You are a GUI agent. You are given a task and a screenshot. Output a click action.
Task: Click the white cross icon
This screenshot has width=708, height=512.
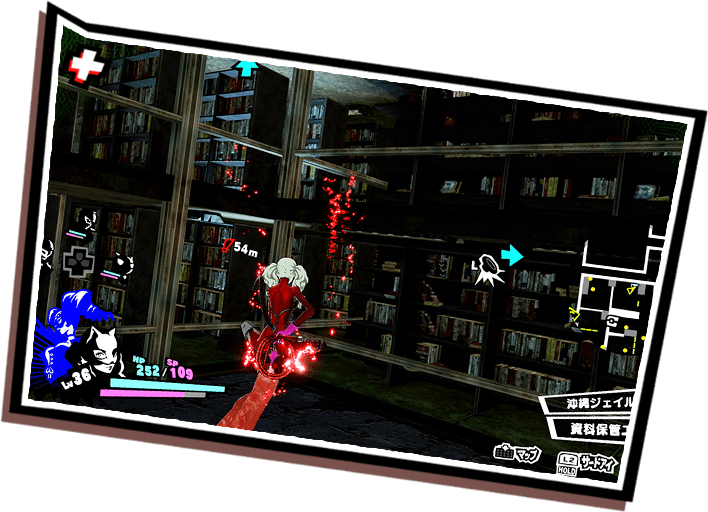click(x=87, y=66)
